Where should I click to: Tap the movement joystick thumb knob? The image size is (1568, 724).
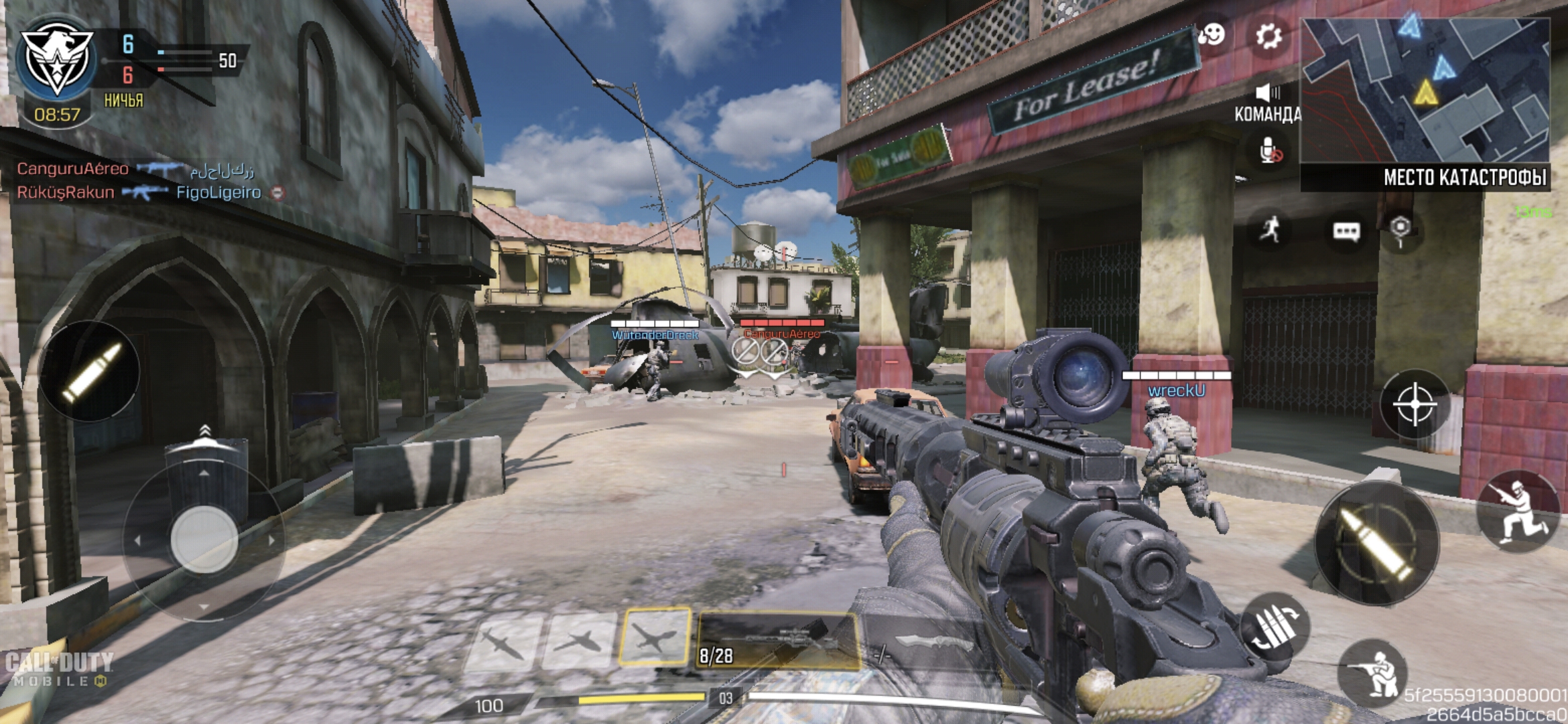[x=204, y=540]
